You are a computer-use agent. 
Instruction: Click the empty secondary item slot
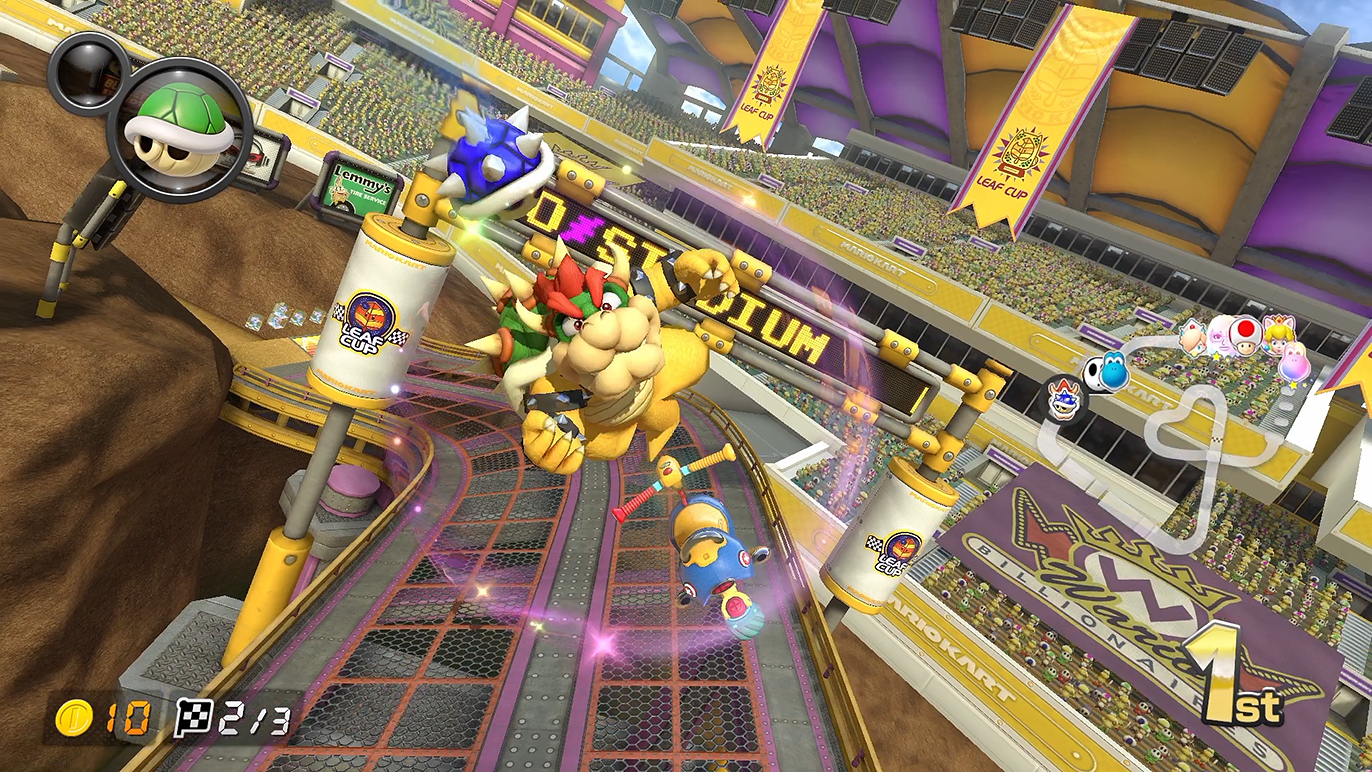click(x=87, y=72)
